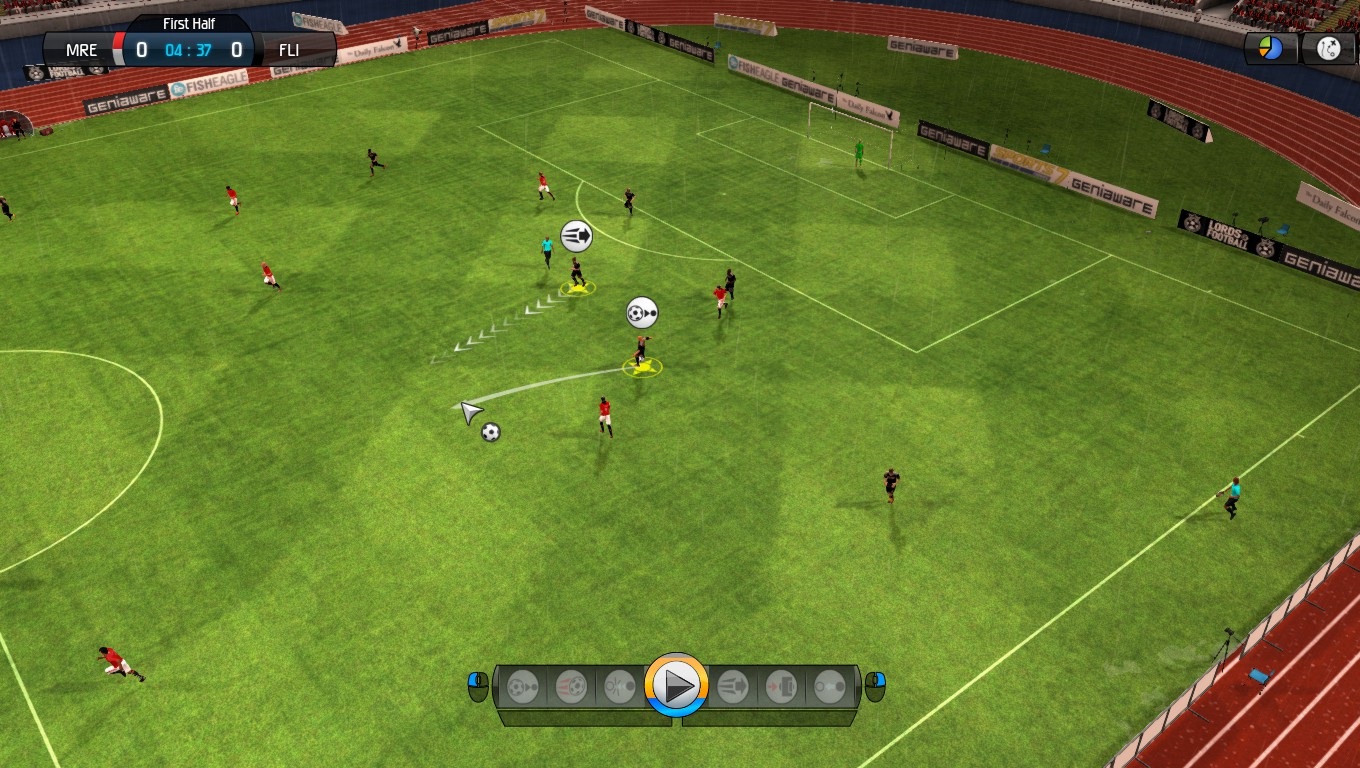The height and width of the screenshot is (768, 1360).
Task: Click the substitution action icon on command bar
Action: [782, 687]
